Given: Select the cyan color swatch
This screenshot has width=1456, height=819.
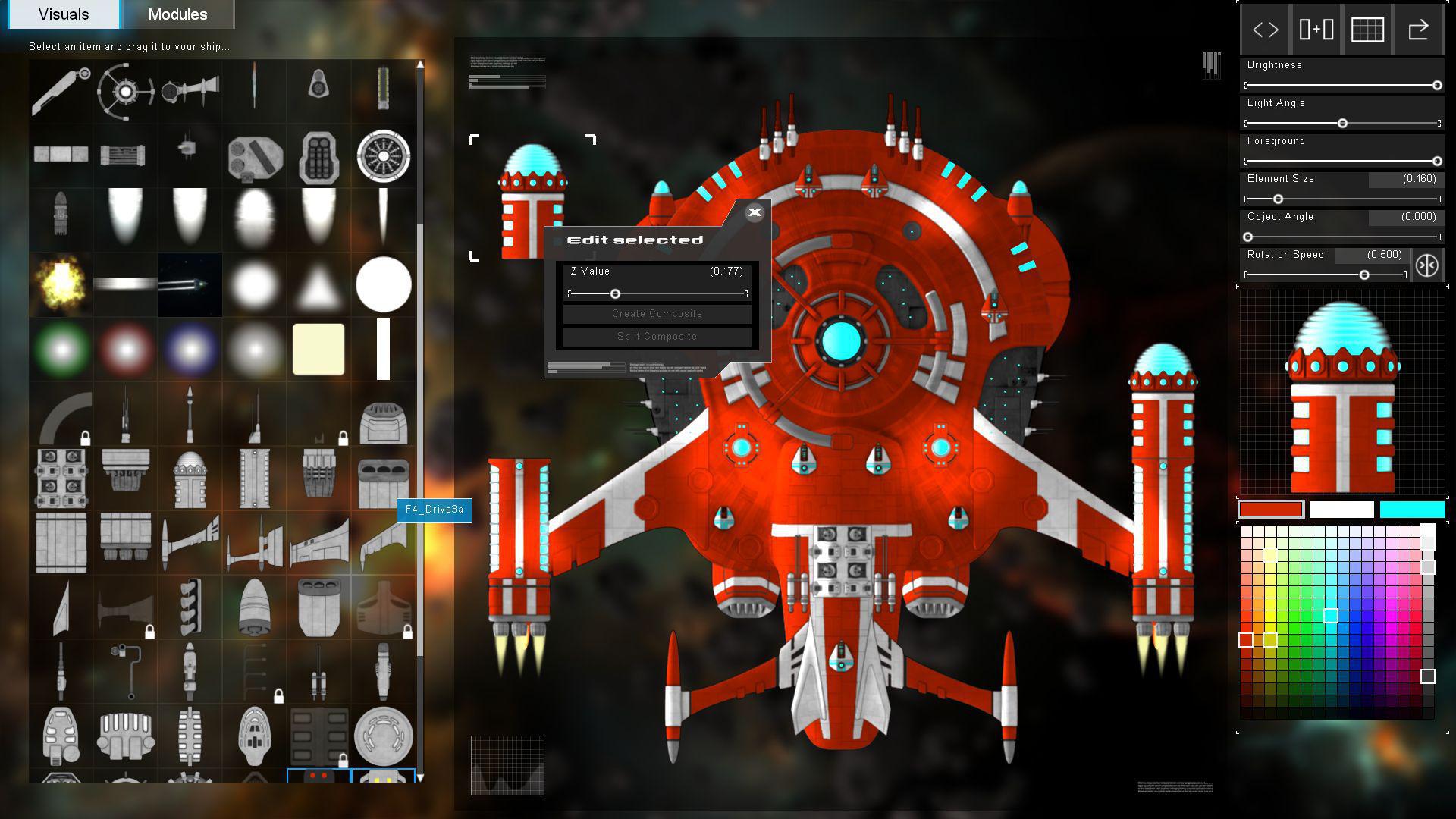Looking at the screenshot, I should pyautogui.click(x=1412, y=509).
